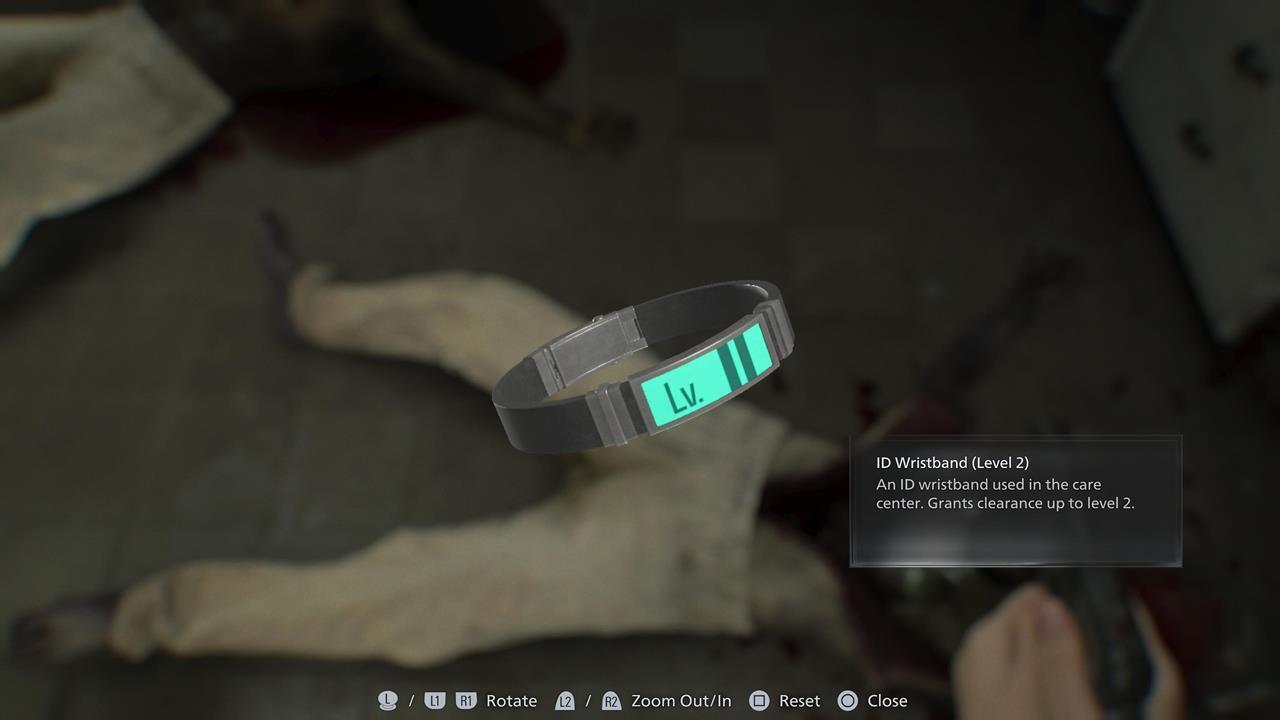Select the L1 button prompt icon
Viewport: 1280px width, 720px height.
pyautogui.click(x=436, y=701)
